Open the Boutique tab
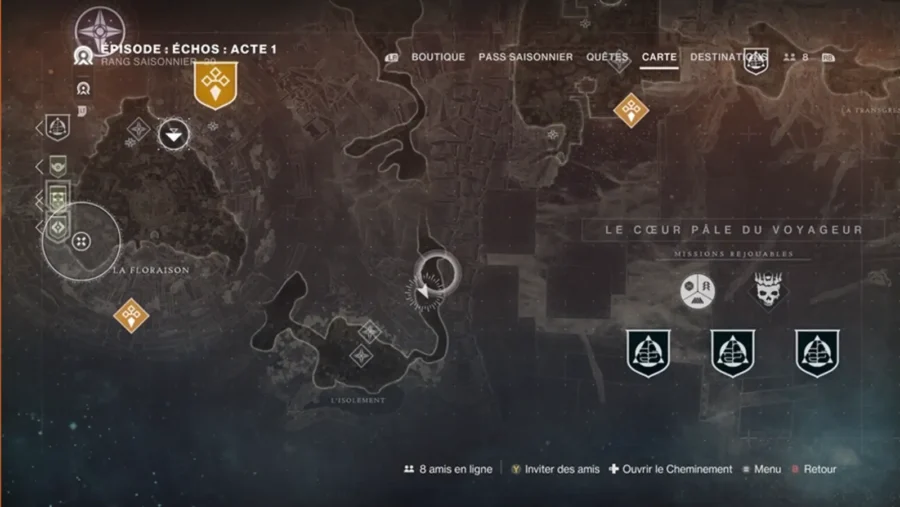This screenshot has height=507, width=900. 438,57
